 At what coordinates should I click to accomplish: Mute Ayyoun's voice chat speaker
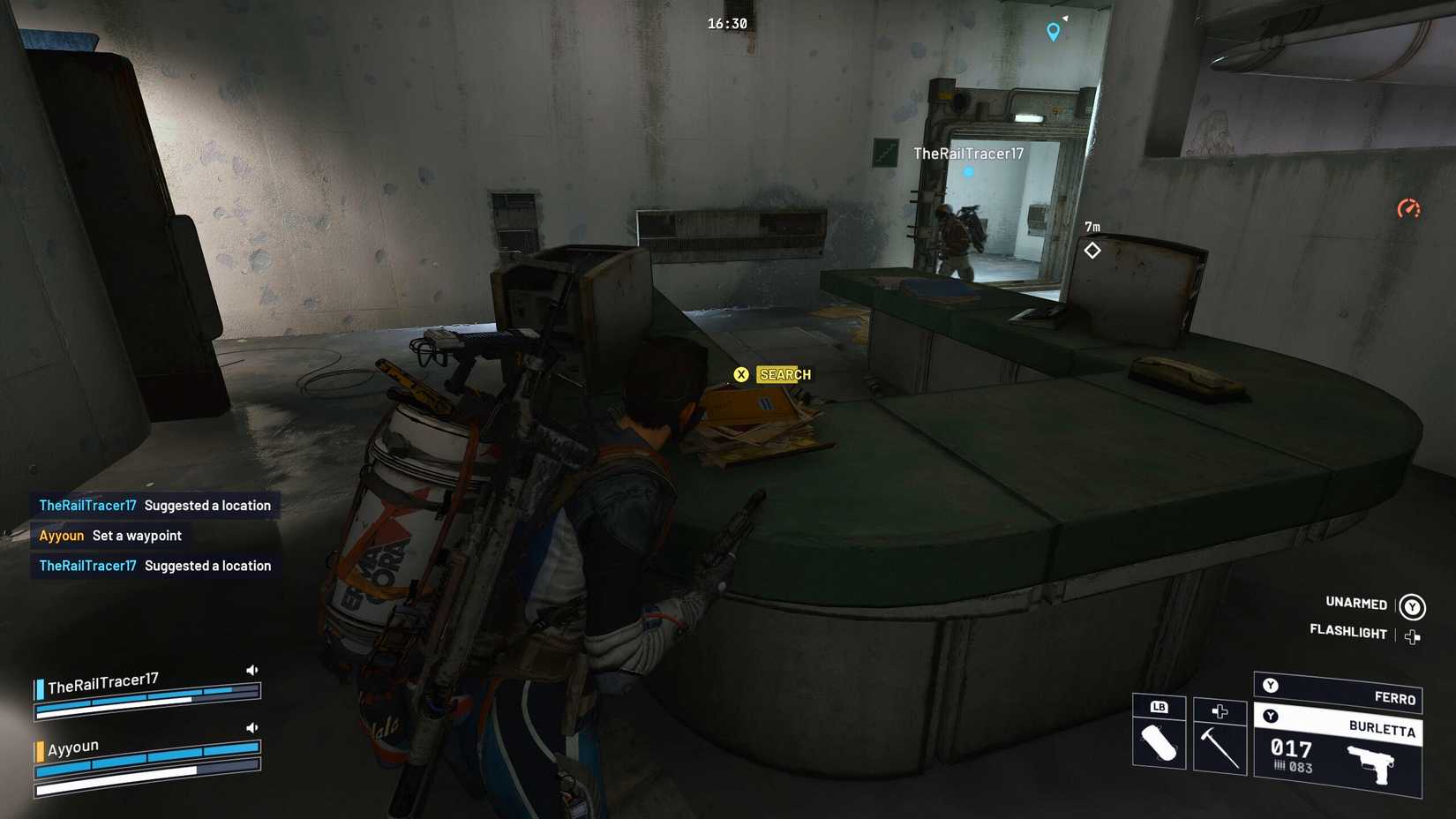pyautogui.click(x=251, y=727)
